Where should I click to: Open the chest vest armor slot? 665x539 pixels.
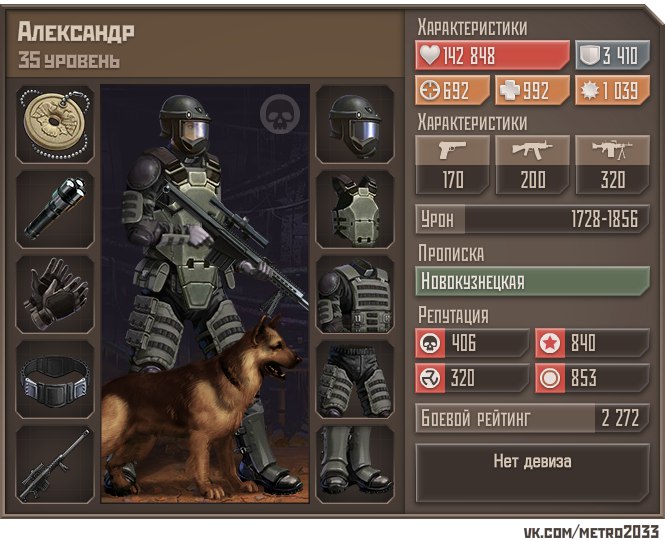coord(355,209)
